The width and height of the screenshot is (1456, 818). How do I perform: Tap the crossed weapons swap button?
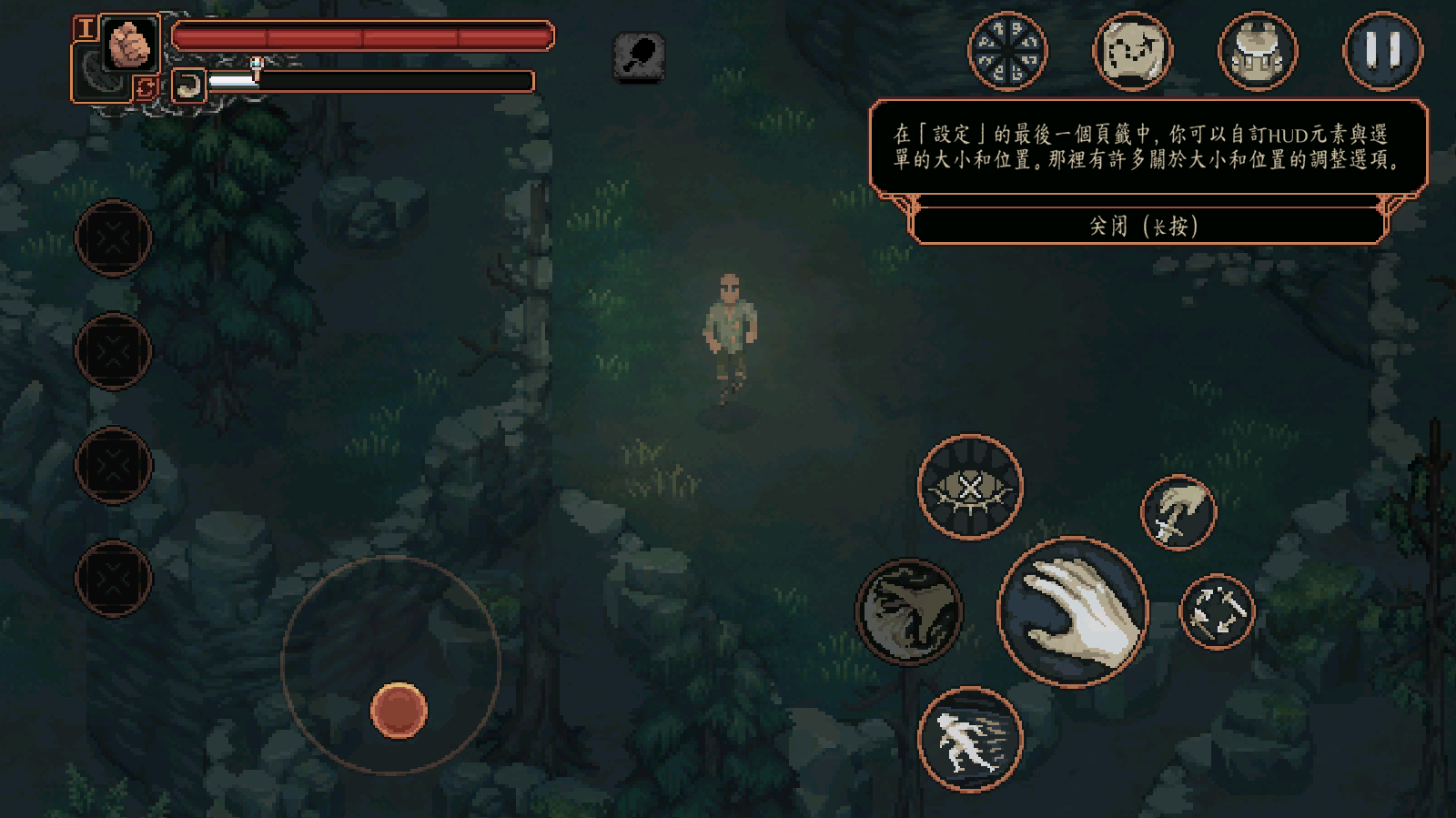click(1217, 611)
